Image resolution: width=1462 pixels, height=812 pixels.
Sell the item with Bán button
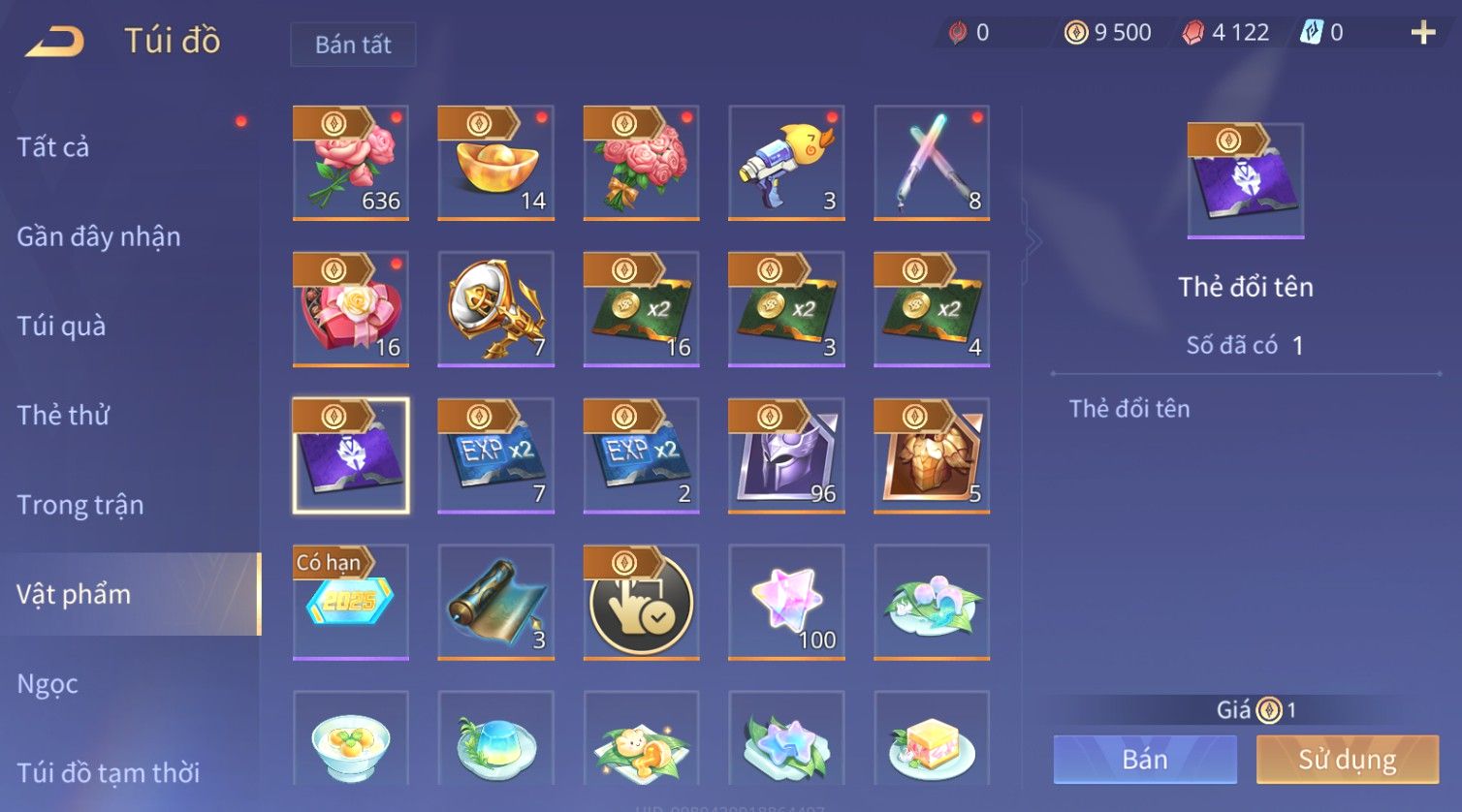tap(1145, 759)
